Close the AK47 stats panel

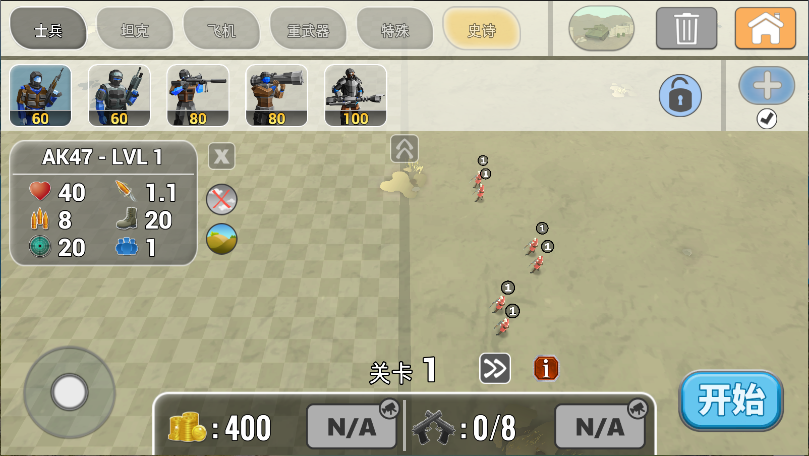point(222,156)
